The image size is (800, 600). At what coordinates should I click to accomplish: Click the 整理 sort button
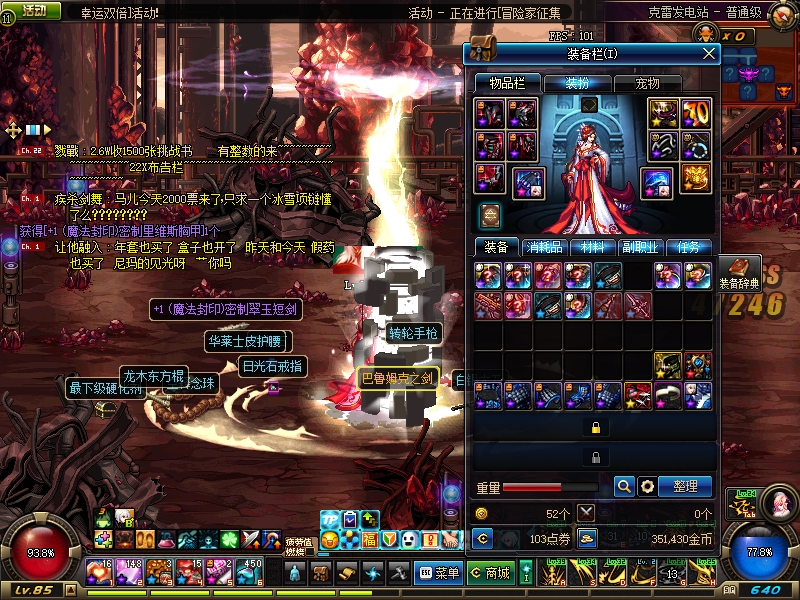click(685, 486)
